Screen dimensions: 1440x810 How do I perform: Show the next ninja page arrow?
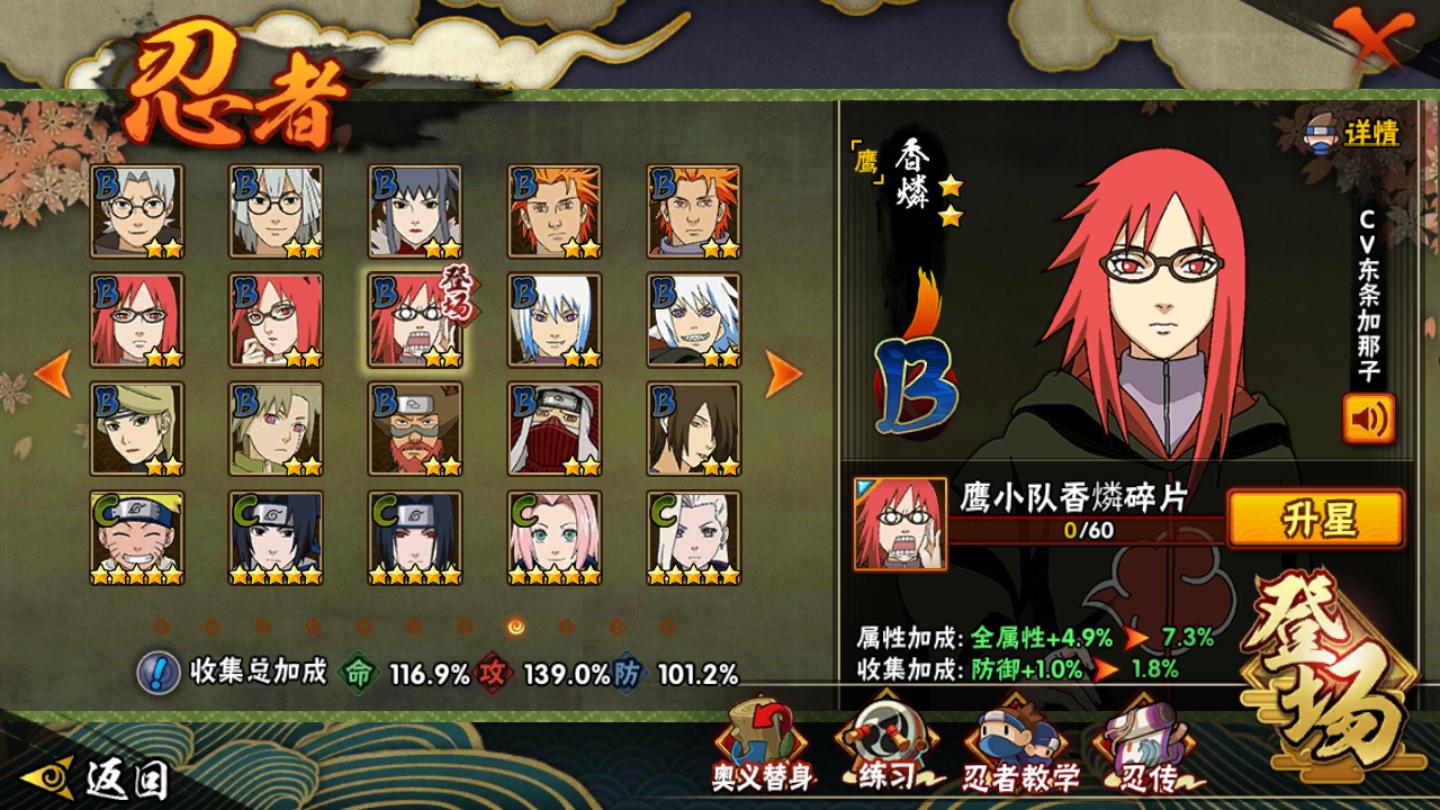click(x=784, y=373)
